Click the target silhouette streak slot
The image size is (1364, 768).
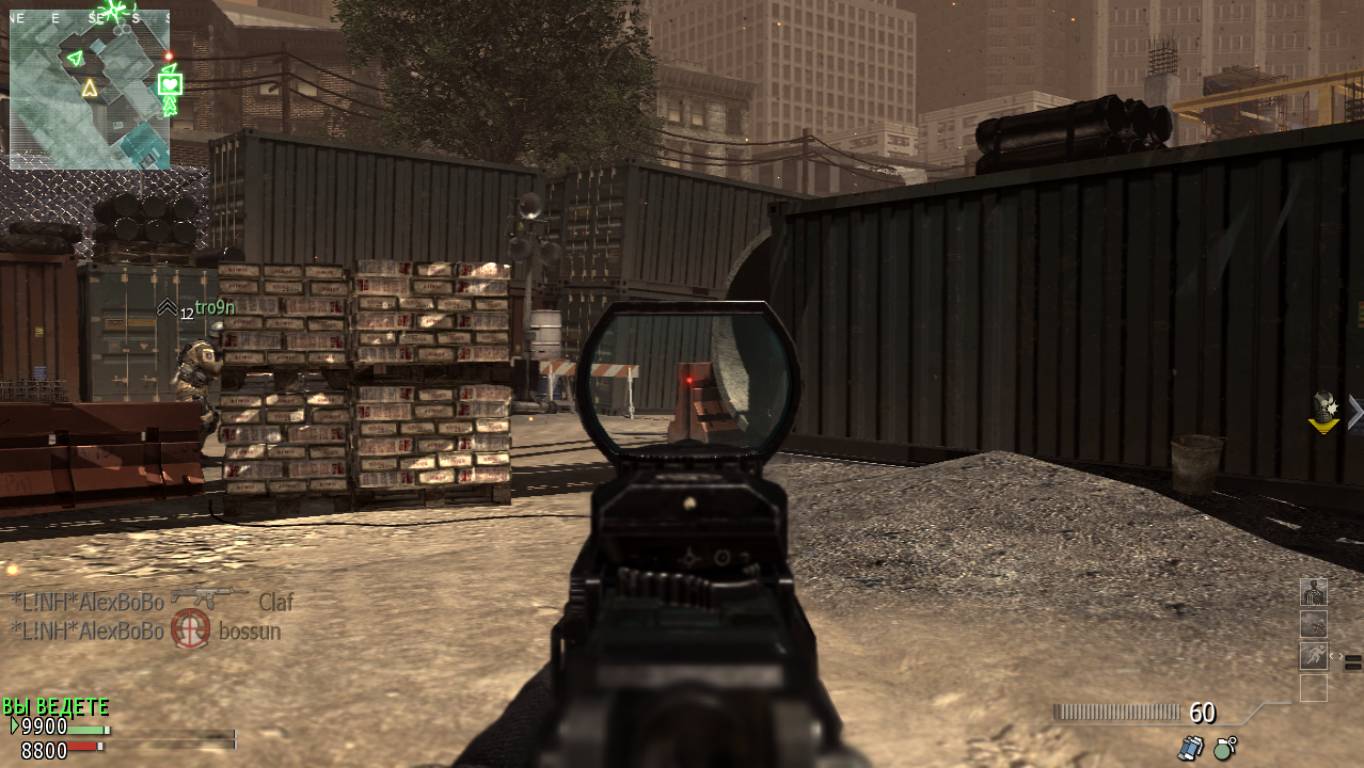[1313, 592]
